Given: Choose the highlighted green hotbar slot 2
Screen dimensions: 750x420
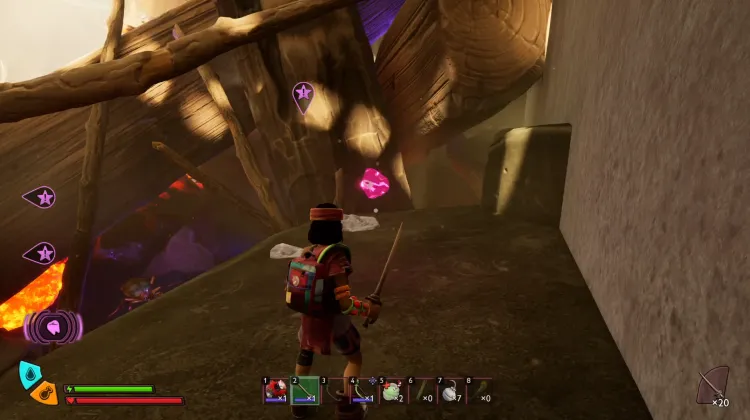Looking at the screenshot, I should (x=305, y=391).
